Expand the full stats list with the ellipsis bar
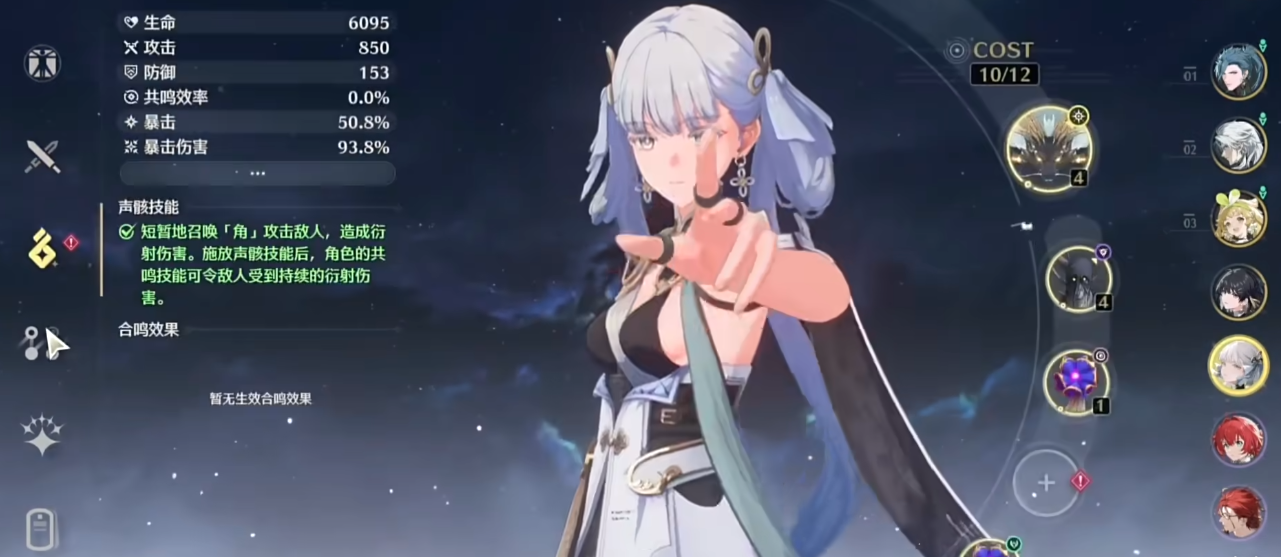The width and height of the screenshot is (1281, 557). pos(257,173)
